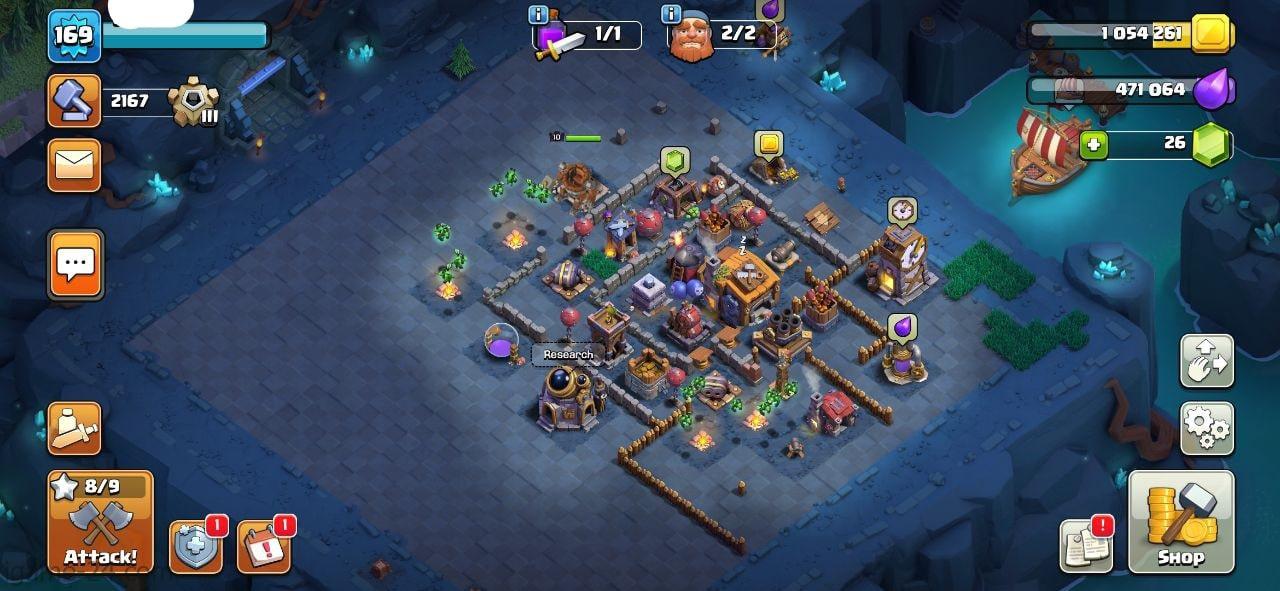Screen dimensions: 1280x591
Task: Open the shield defense log button
Action: click(195, 547)
